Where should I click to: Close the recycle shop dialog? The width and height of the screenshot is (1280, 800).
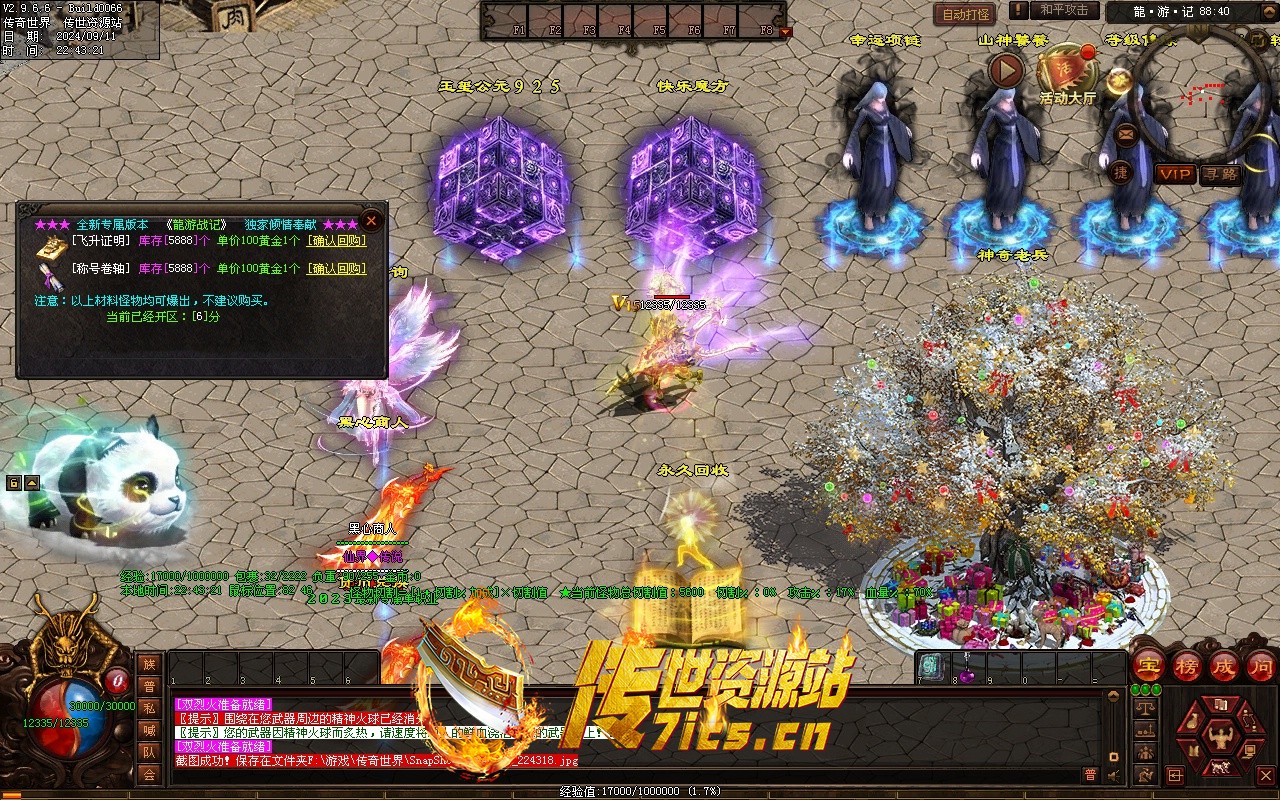point(371,220)
